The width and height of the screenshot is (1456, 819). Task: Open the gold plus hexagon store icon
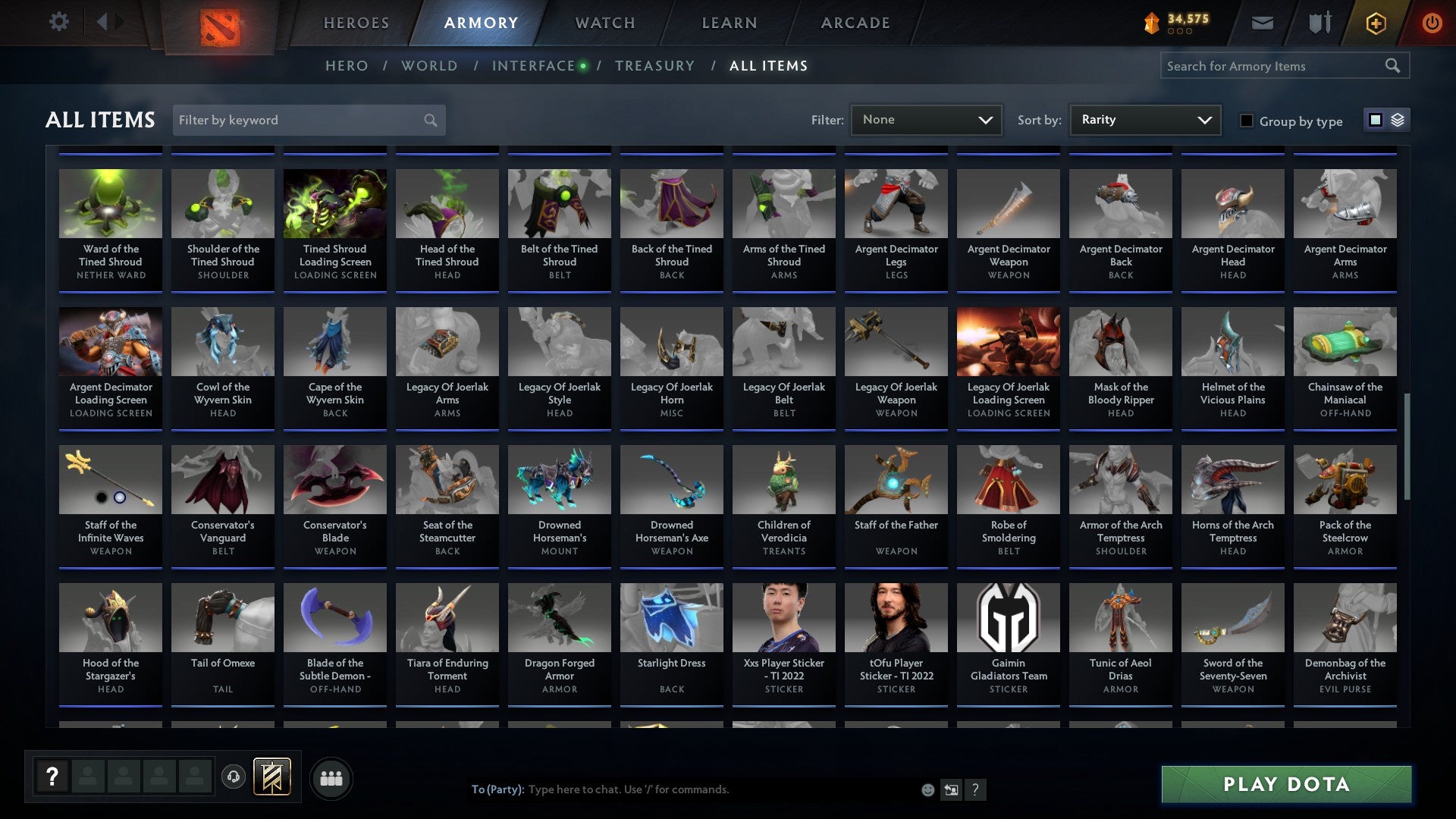point(1375,23)
